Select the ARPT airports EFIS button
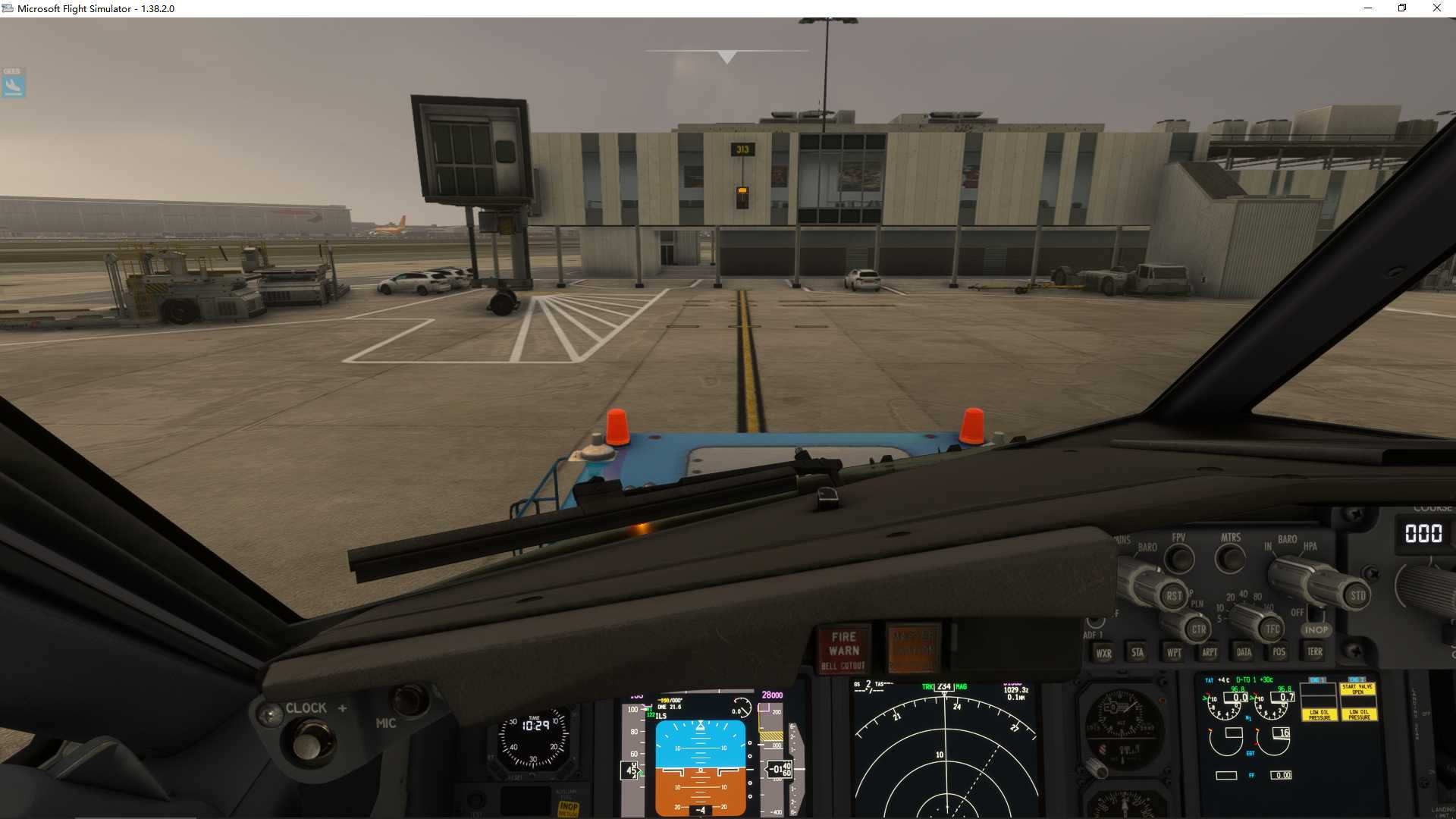The height and width of the screenshot is (819, 1456). pyautogui.click(x=1209, y=652)
